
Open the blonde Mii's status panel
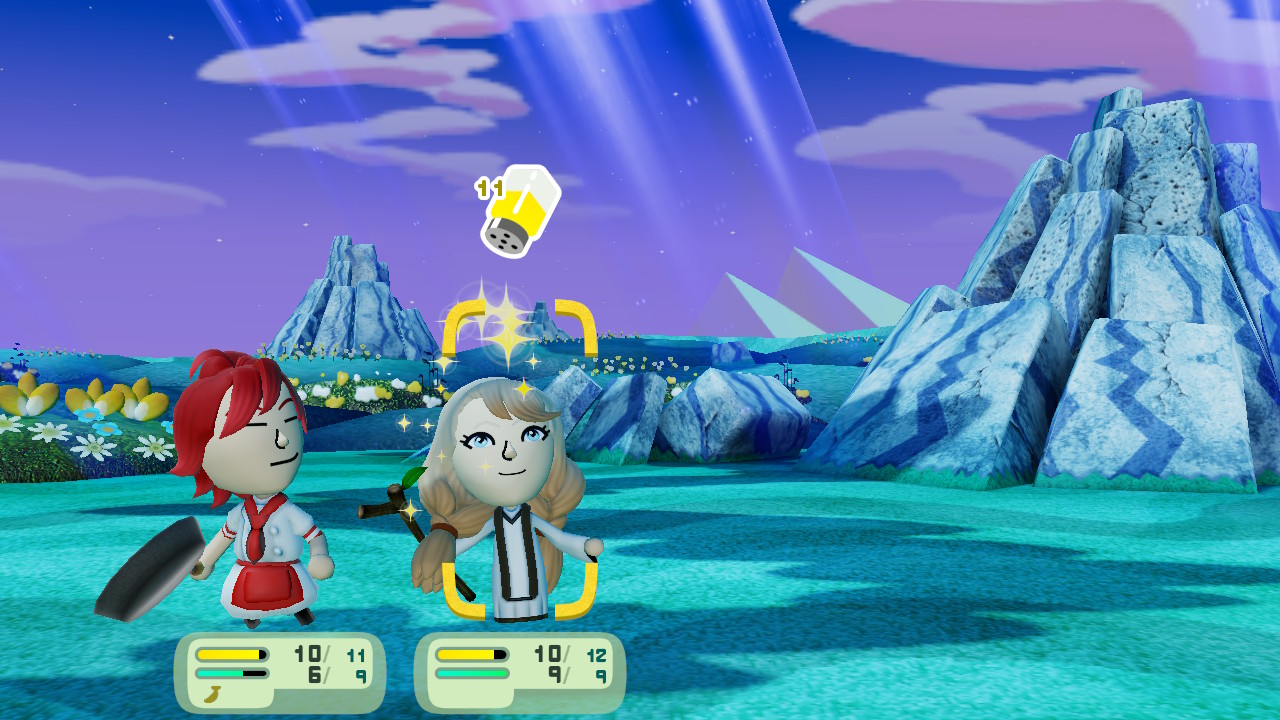(x=520, y=671)
